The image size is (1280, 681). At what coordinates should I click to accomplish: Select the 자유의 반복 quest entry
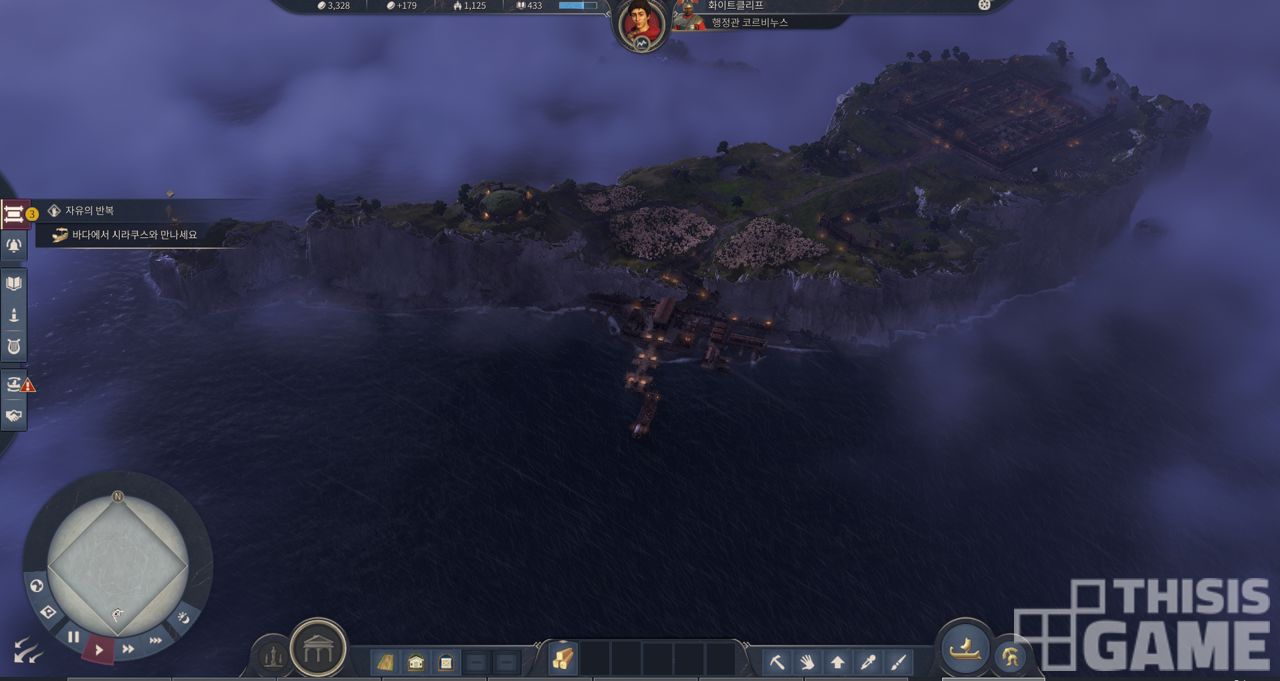point(90,211)
